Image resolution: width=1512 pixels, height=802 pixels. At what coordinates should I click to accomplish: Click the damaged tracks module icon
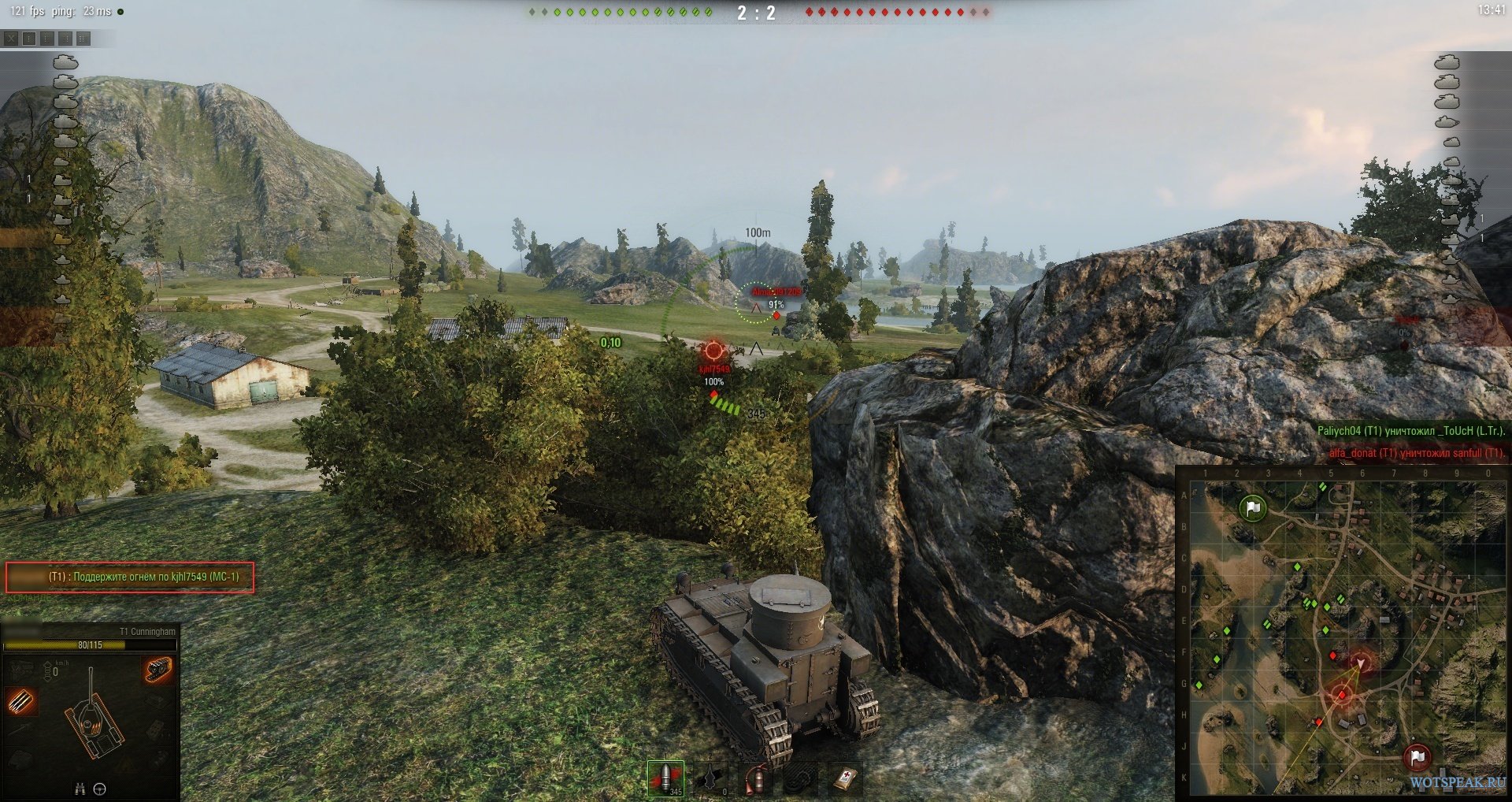pos(158,670)
